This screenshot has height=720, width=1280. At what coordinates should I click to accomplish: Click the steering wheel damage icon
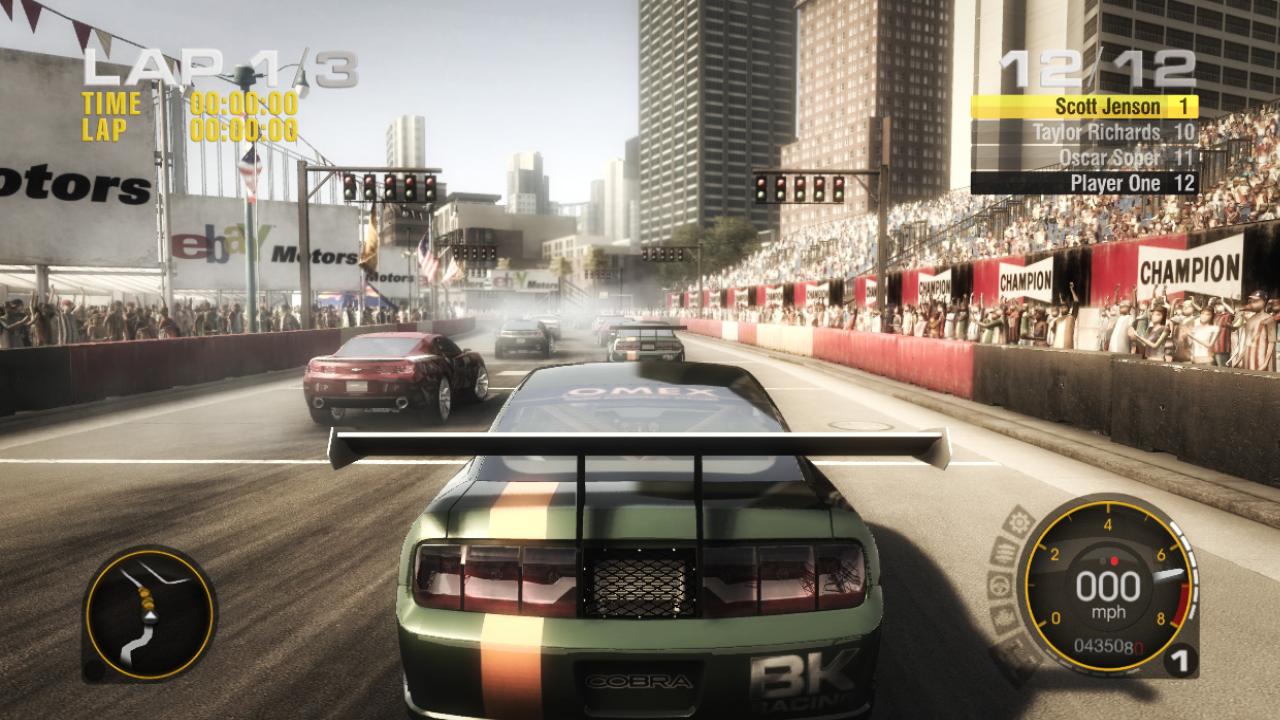coord(998,588)
